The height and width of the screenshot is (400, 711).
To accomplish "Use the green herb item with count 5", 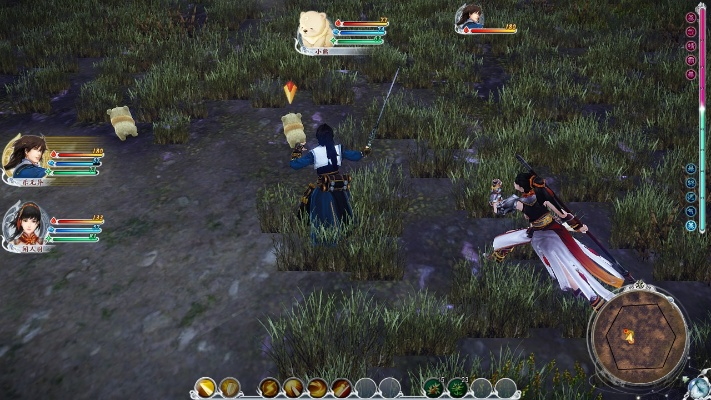I will coord(435,387).
